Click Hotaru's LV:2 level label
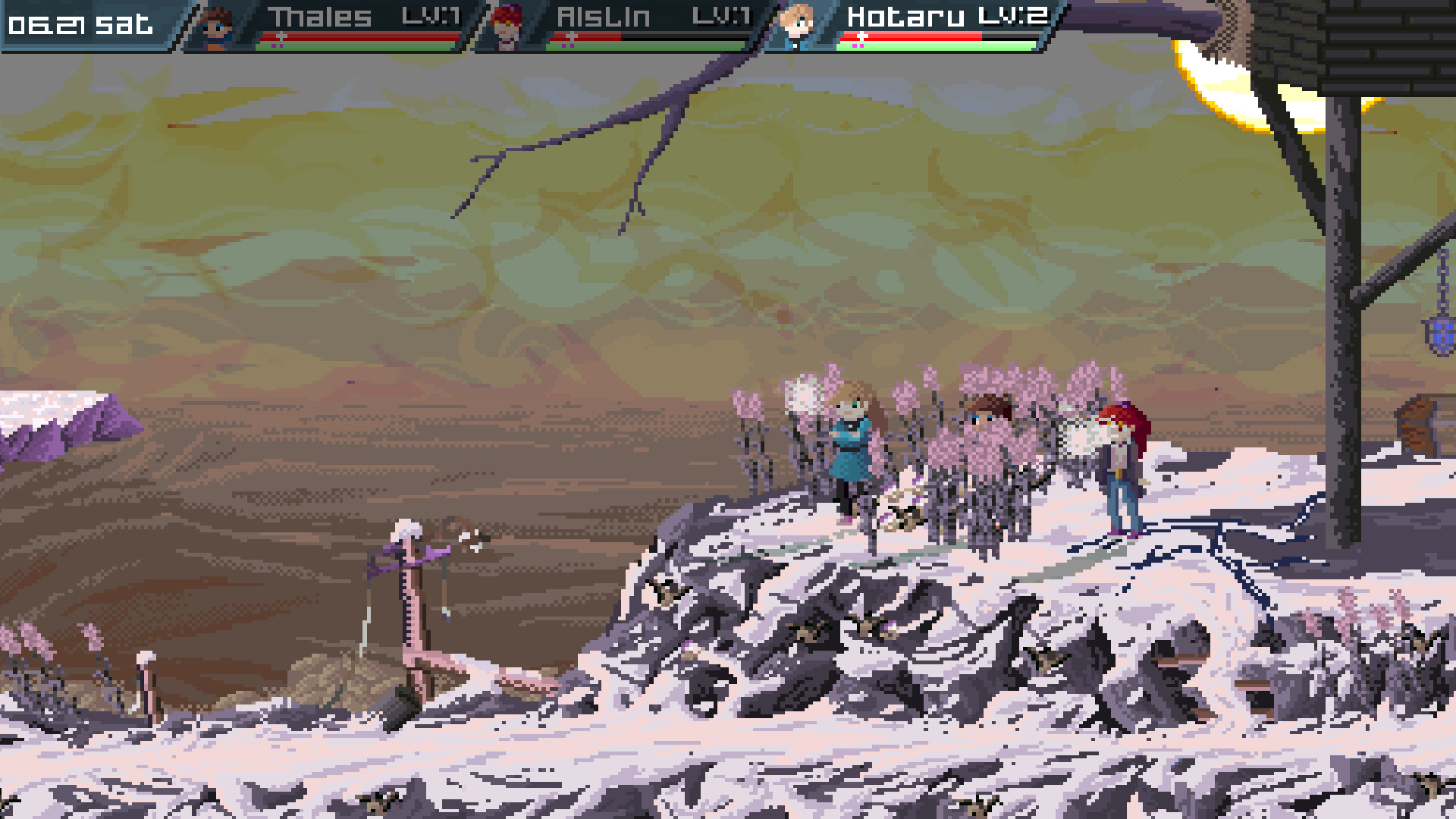Viewport: 1456px width, 819px height. 1012,15
